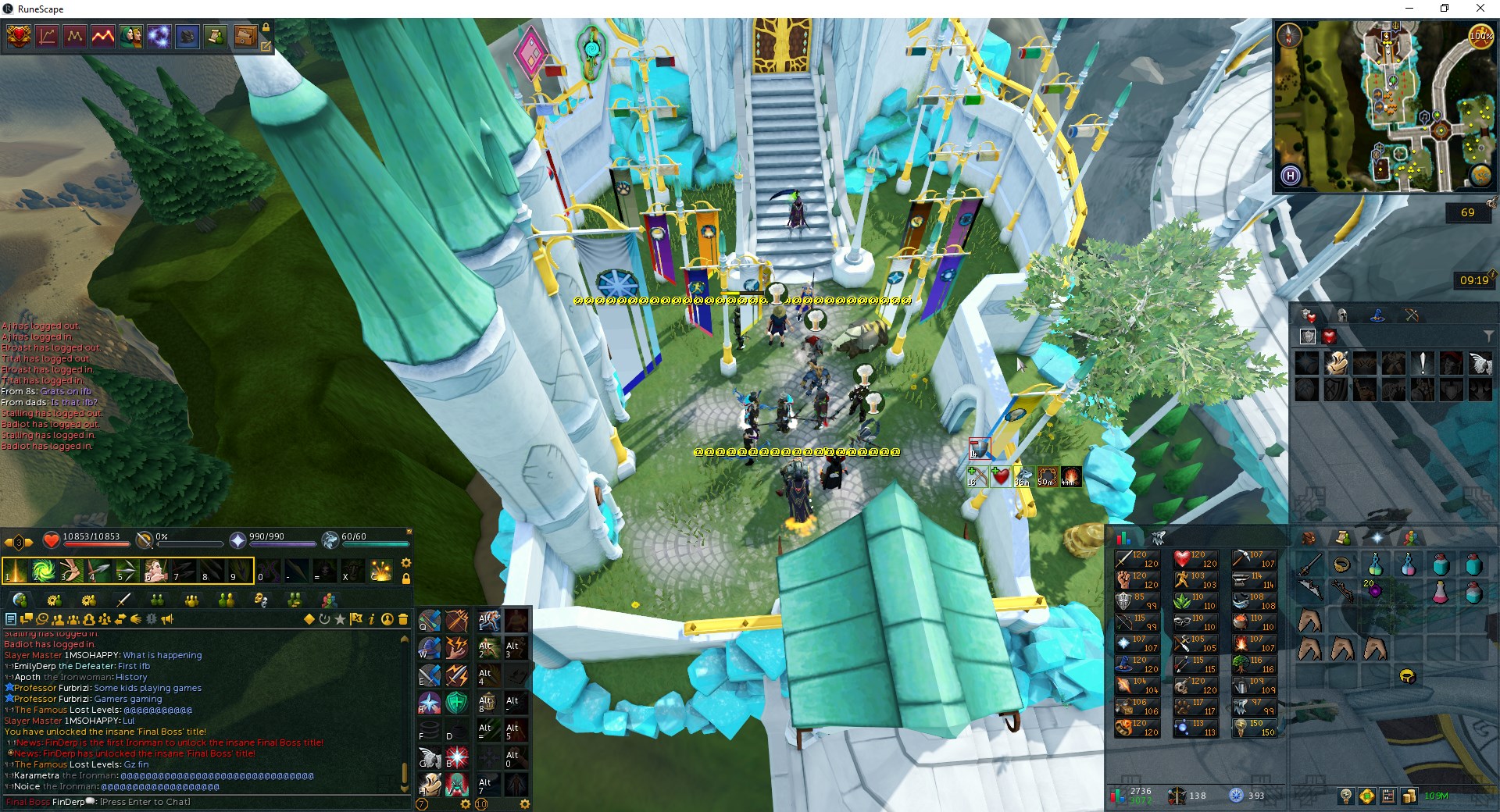This screenshot has height=812, width=1500.
Task: Click the Constitution skill with red heart
Action: click(1195, 559)
